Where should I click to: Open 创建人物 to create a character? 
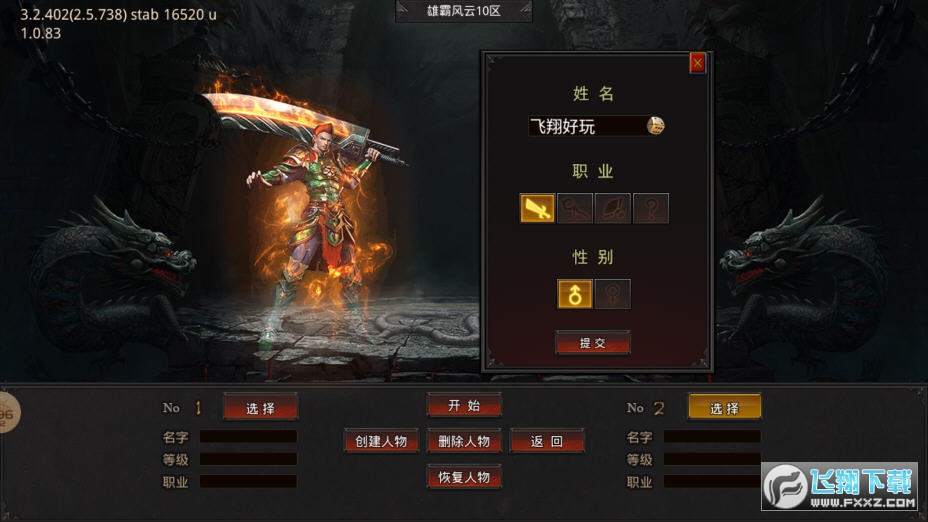pos(380,441)
